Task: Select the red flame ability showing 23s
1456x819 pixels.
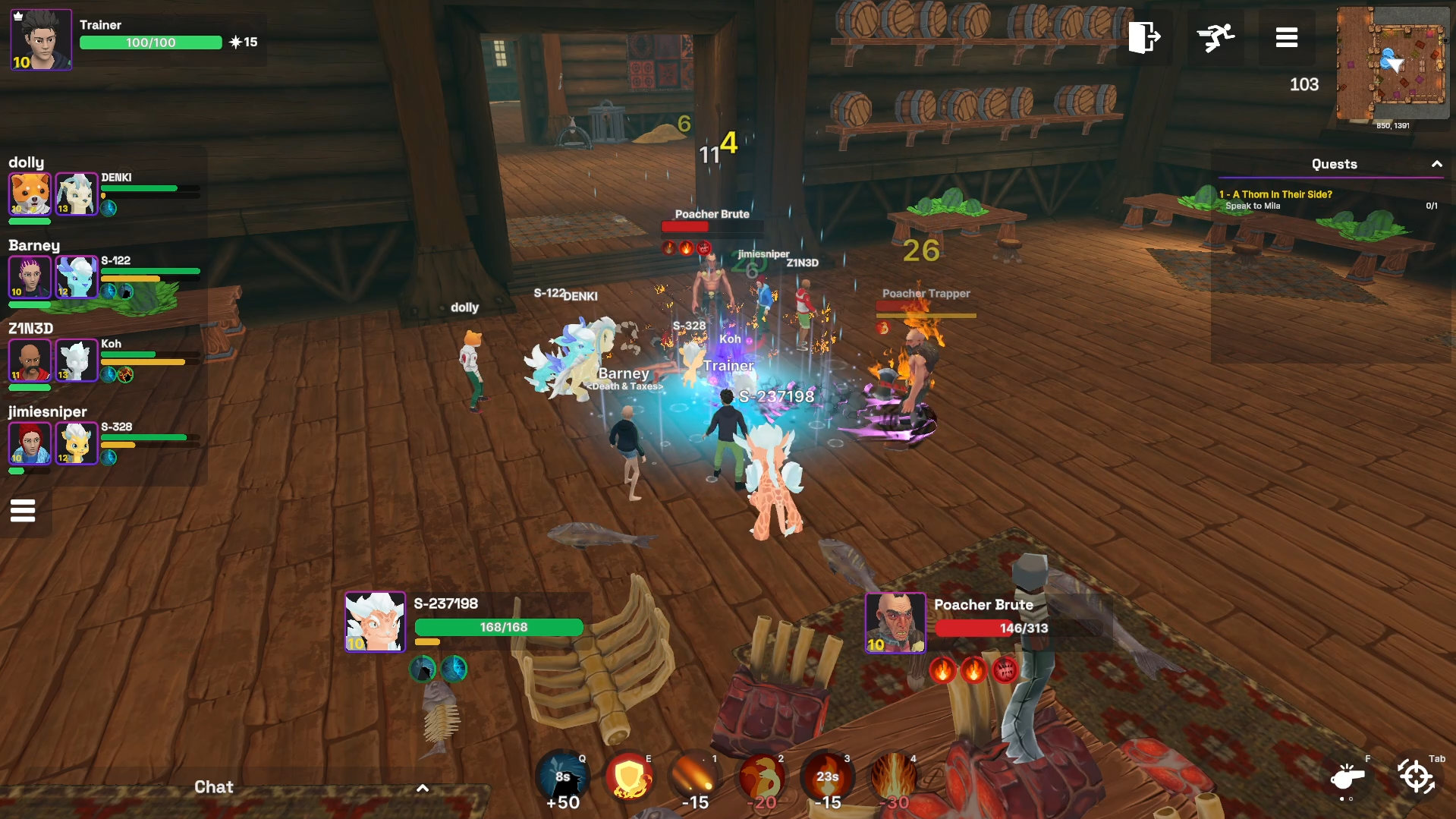Action: click(x=827, y=777)
